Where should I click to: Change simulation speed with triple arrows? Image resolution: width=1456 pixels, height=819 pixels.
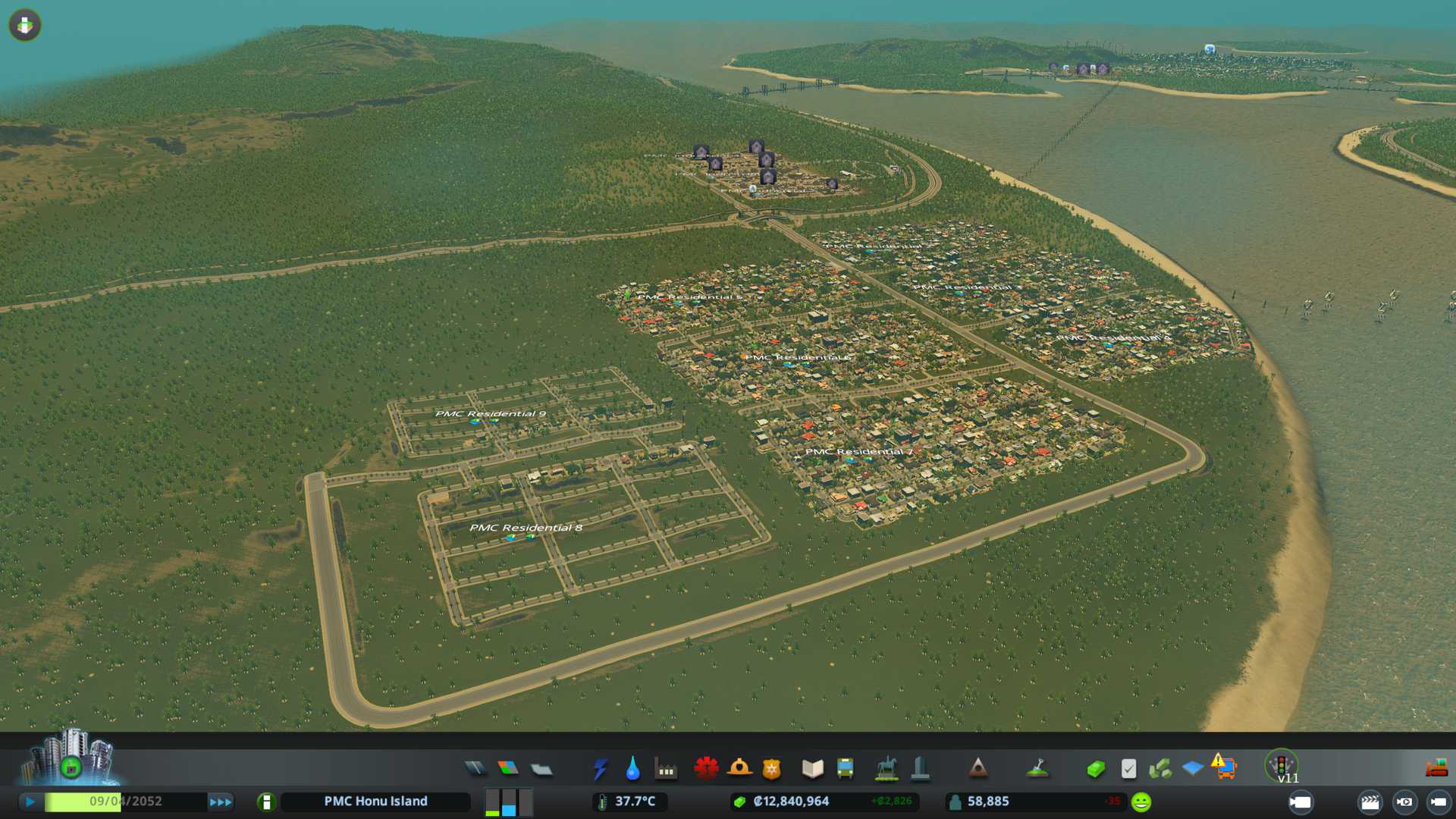[x=221, y=802]
